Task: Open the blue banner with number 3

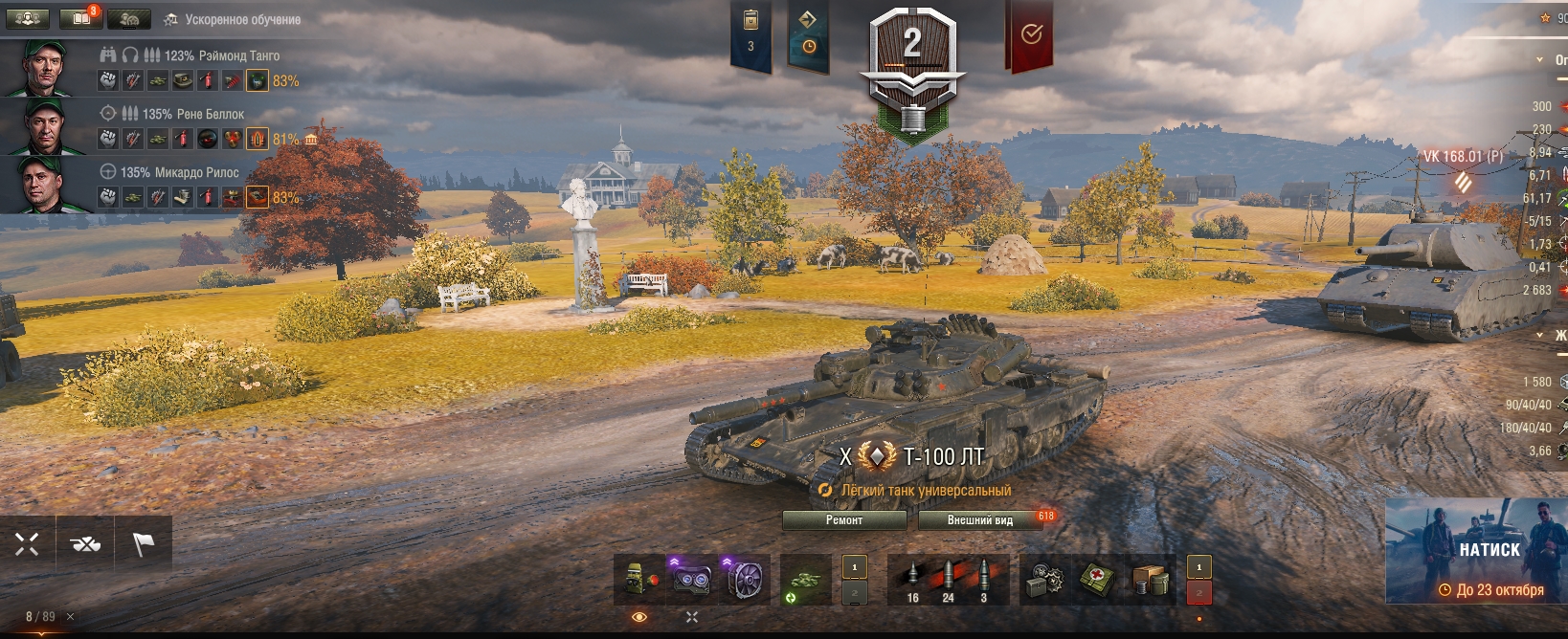Action: (x=750, y=34)
